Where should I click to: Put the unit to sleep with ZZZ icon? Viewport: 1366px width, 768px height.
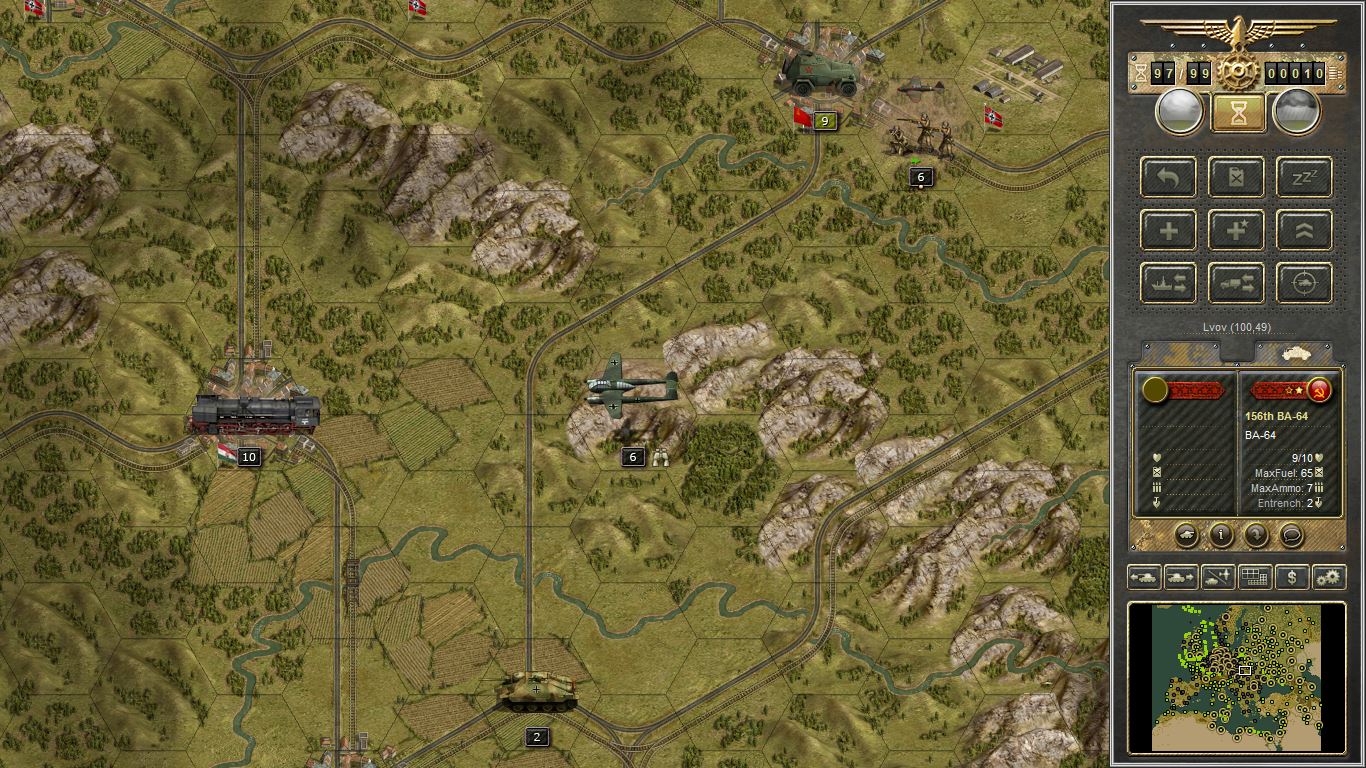click(x=1303, y=177)
